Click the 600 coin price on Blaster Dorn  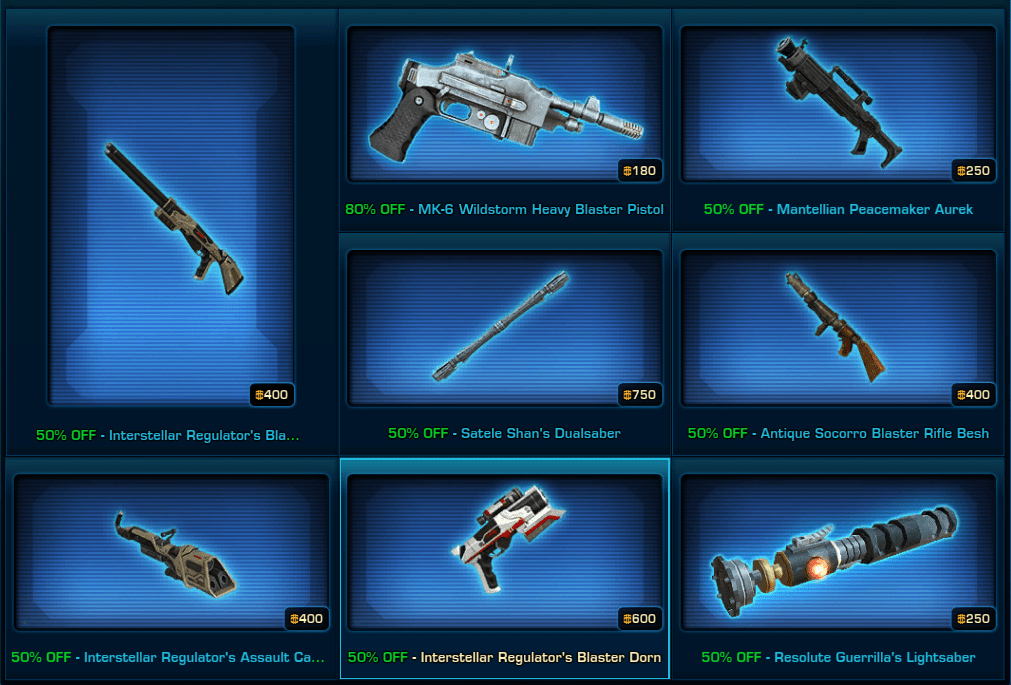(639, 619)
